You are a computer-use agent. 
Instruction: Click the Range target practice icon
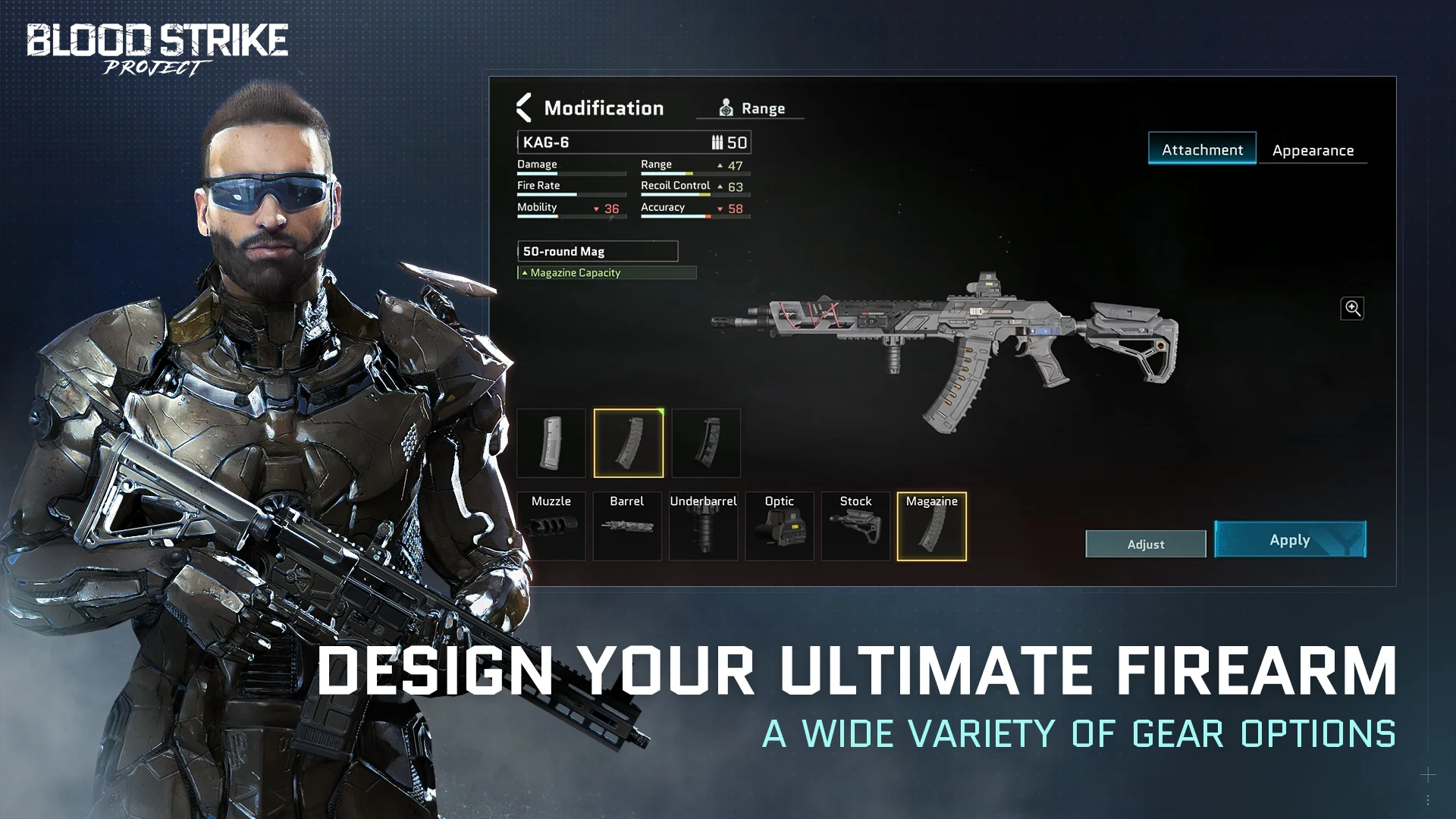pos(726,107)
